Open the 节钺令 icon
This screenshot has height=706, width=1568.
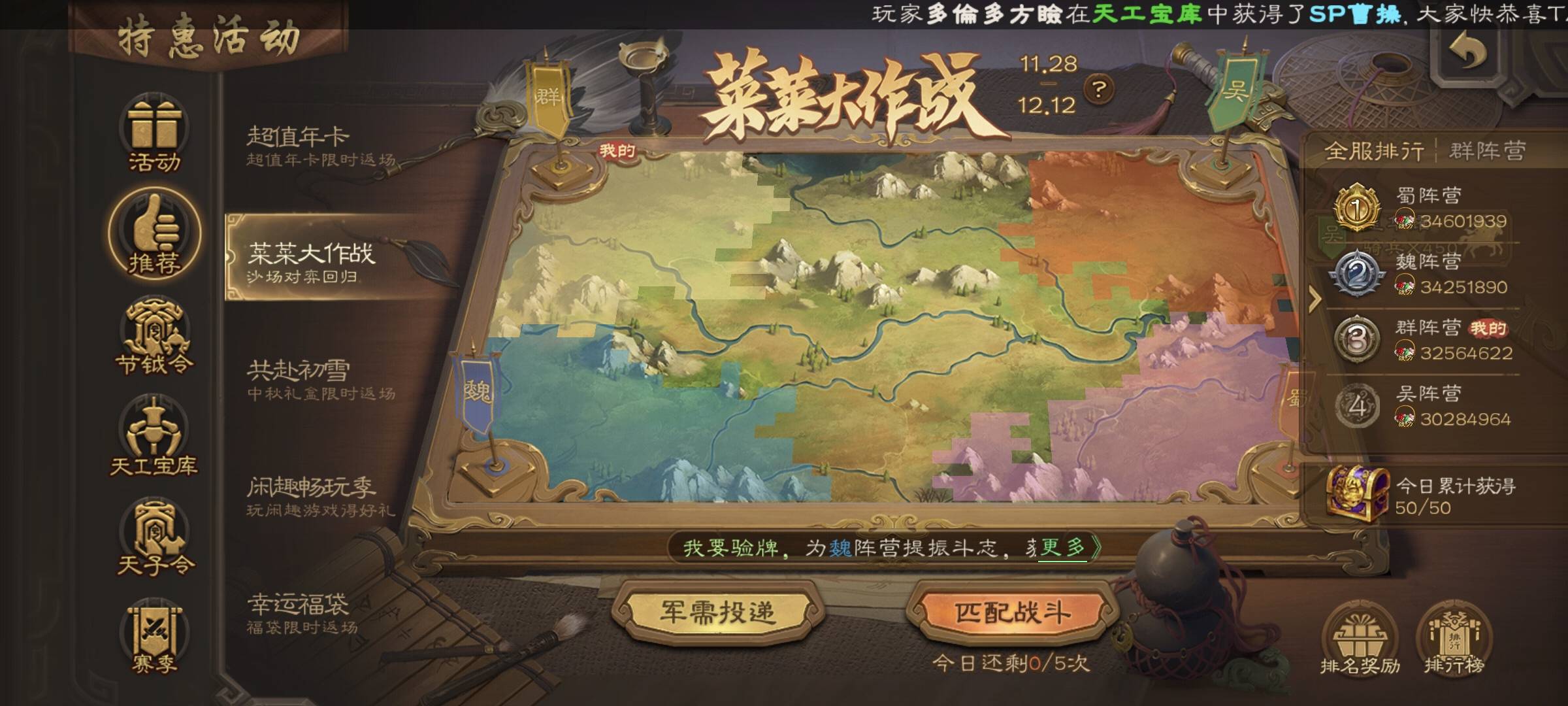pyautogui.click(x=154, y=338)
